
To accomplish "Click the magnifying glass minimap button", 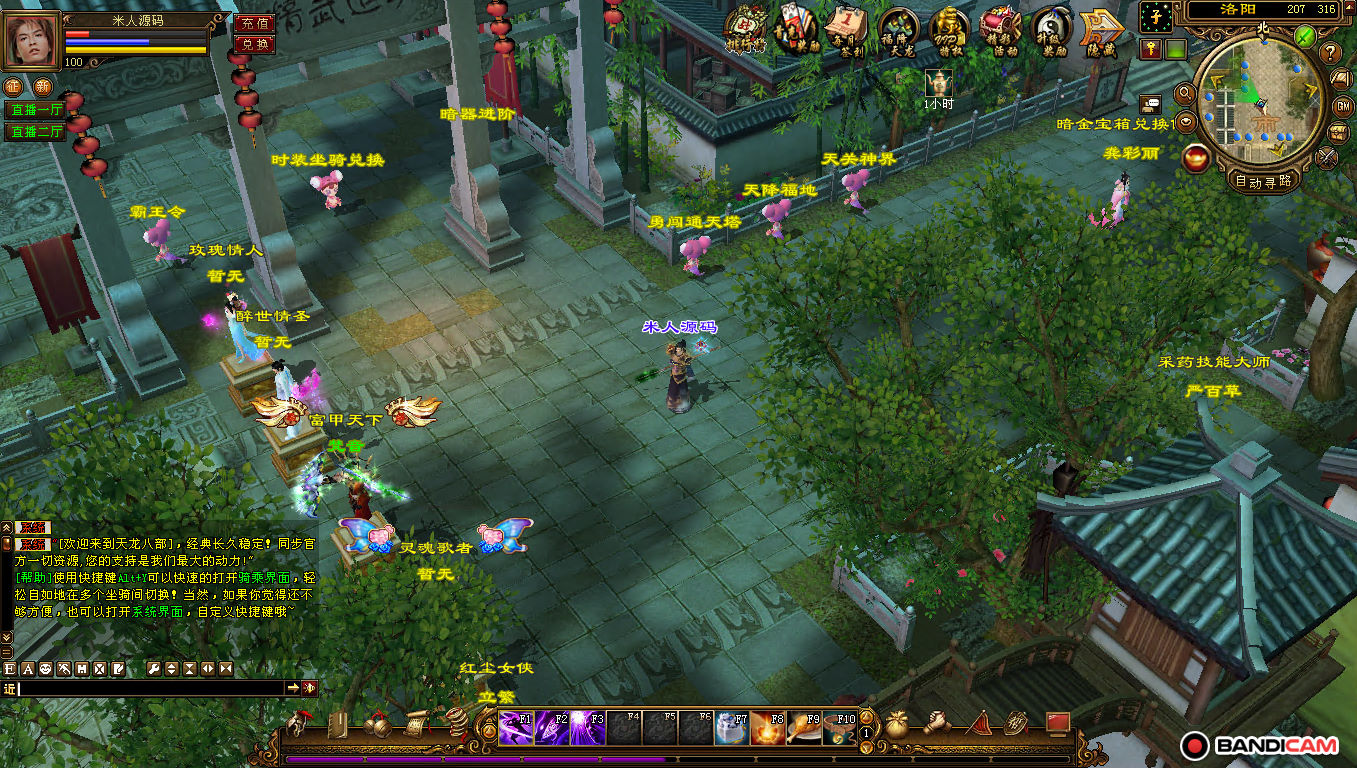I will pos(1186,94).
